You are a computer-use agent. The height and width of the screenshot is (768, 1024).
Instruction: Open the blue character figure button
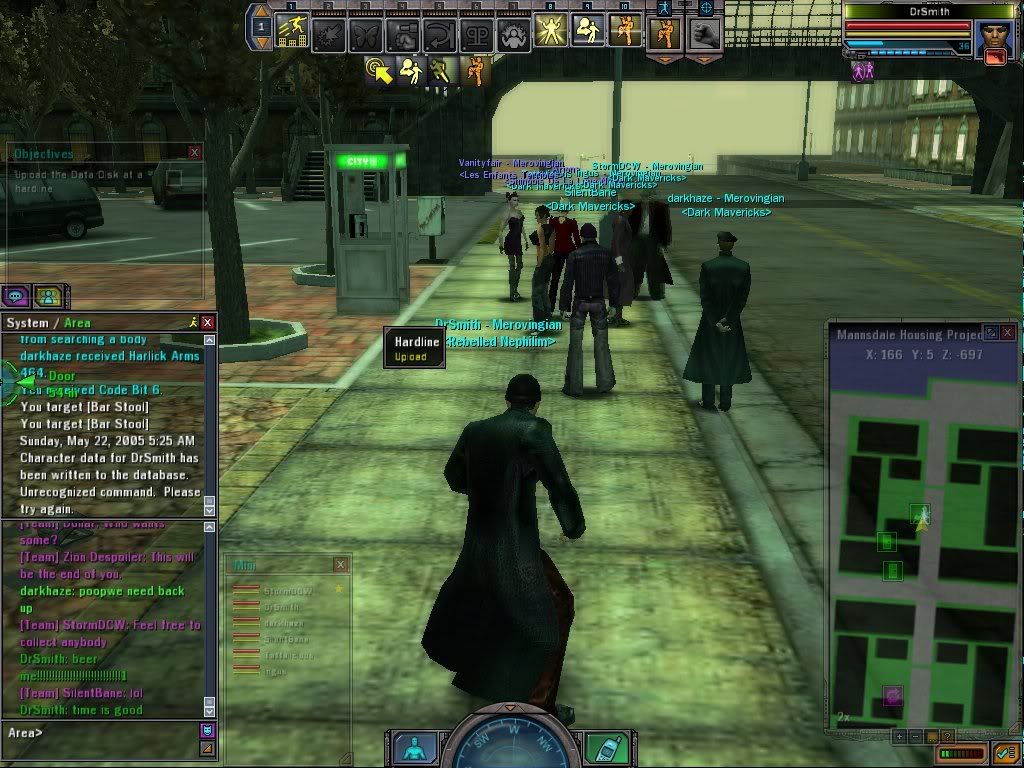click(413, 746)
